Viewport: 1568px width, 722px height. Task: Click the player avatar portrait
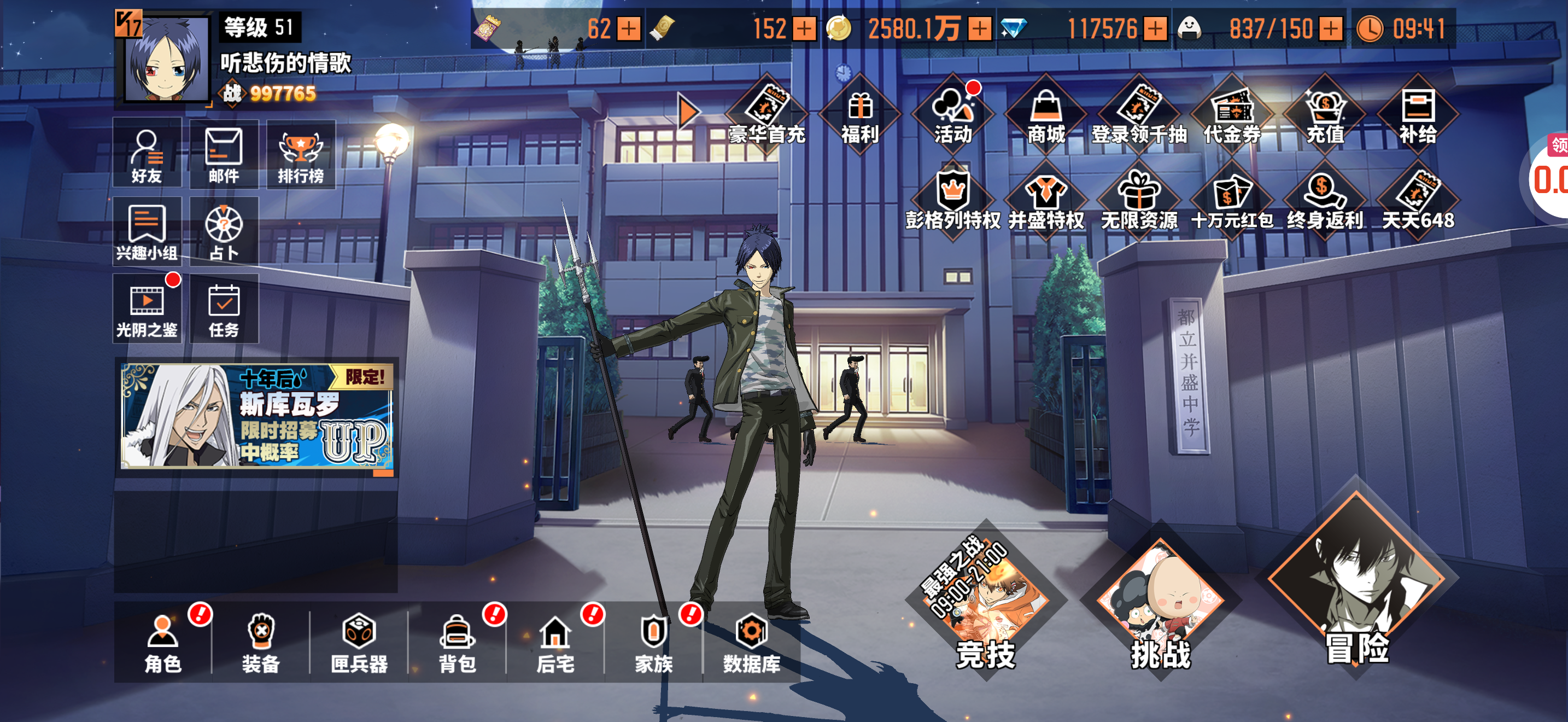(x=166, y=59)
